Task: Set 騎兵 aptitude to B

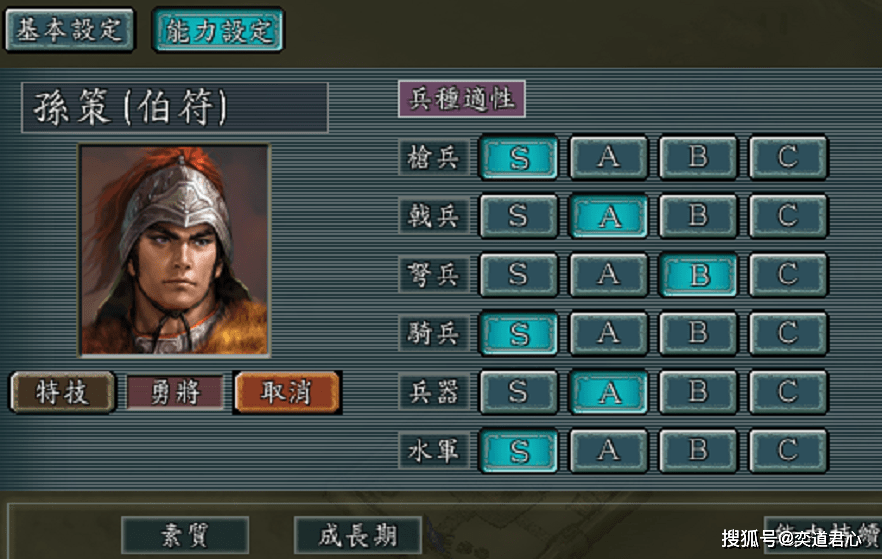Action: pos(698,333)
